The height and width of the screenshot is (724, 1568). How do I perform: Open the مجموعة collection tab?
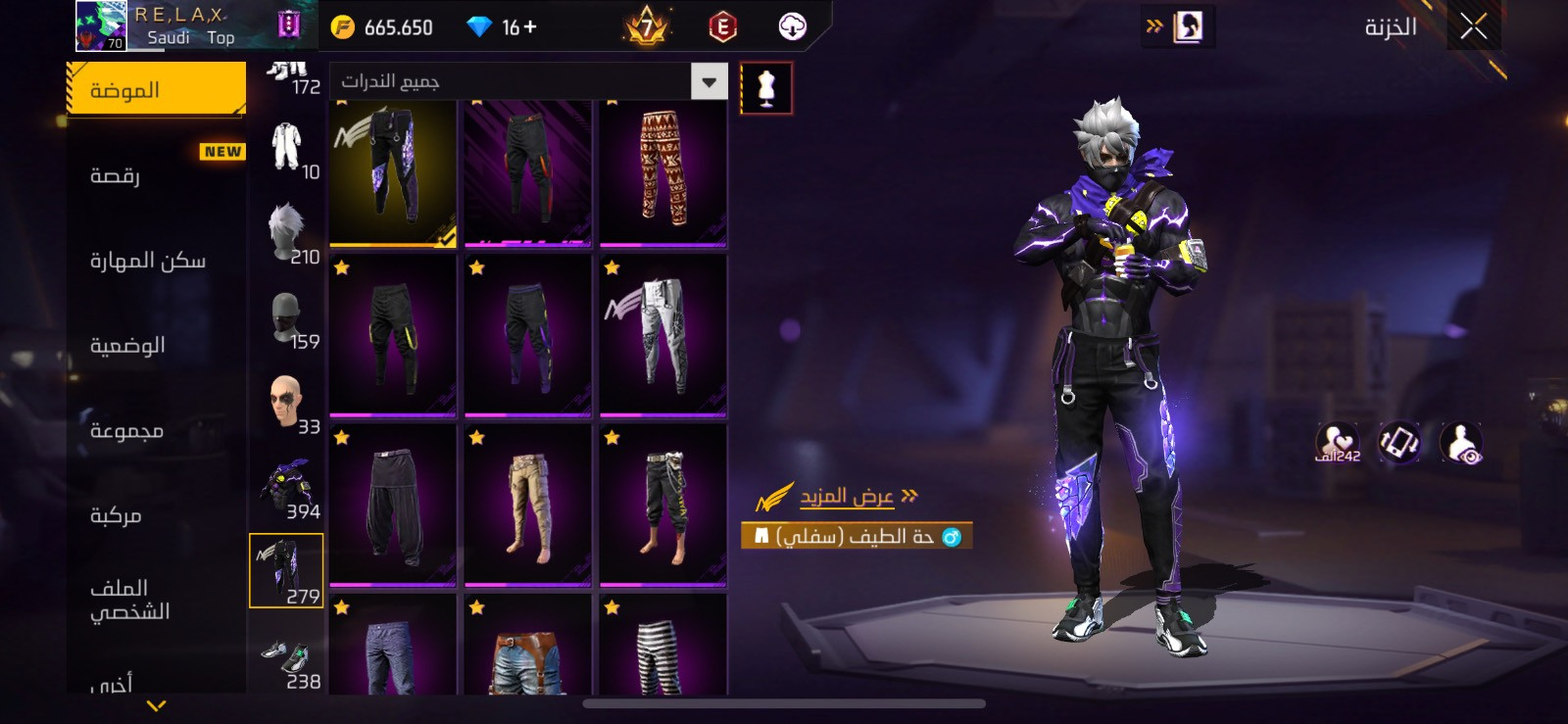point(126,430)
